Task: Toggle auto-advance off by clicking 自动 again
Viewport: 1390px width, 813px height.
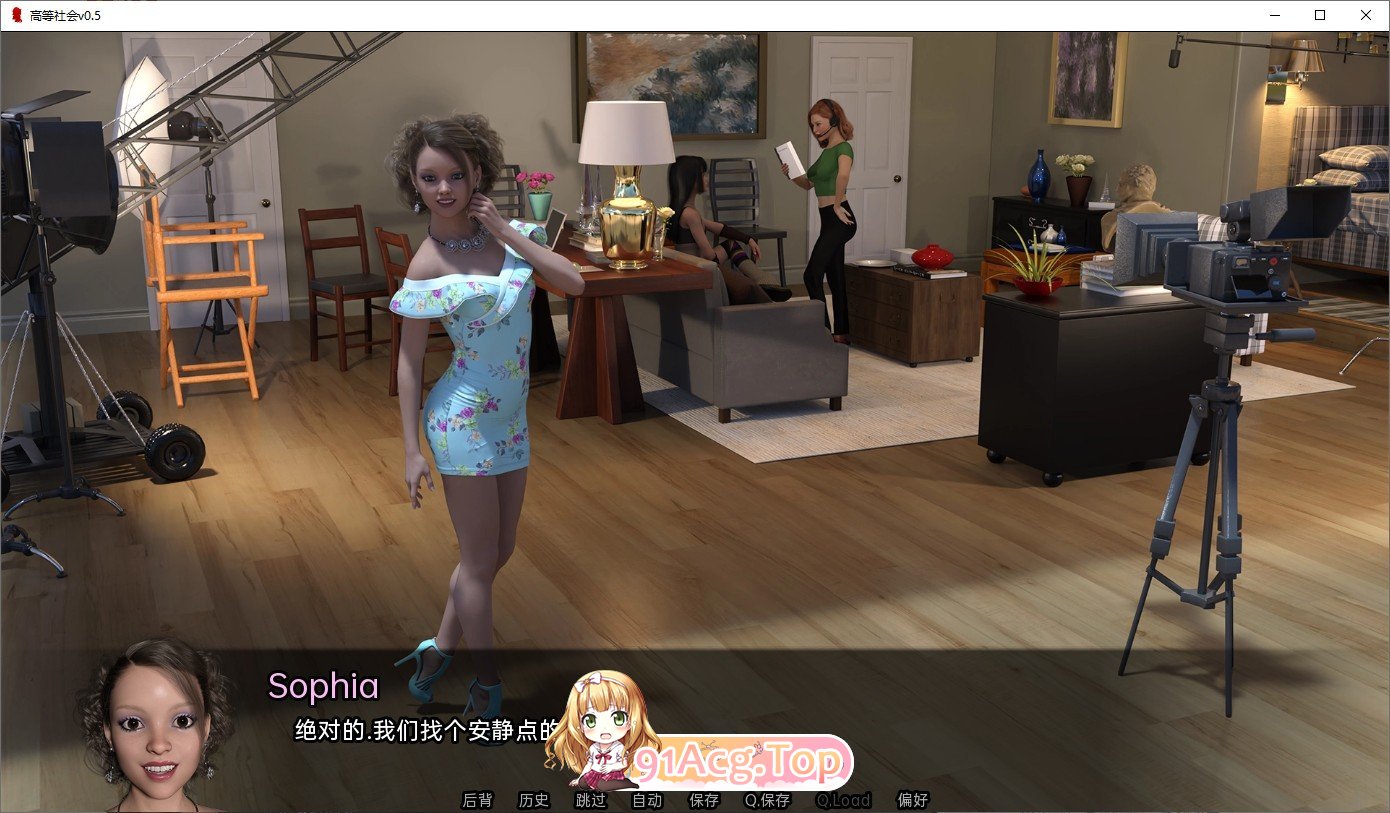Action: (646, 800)
